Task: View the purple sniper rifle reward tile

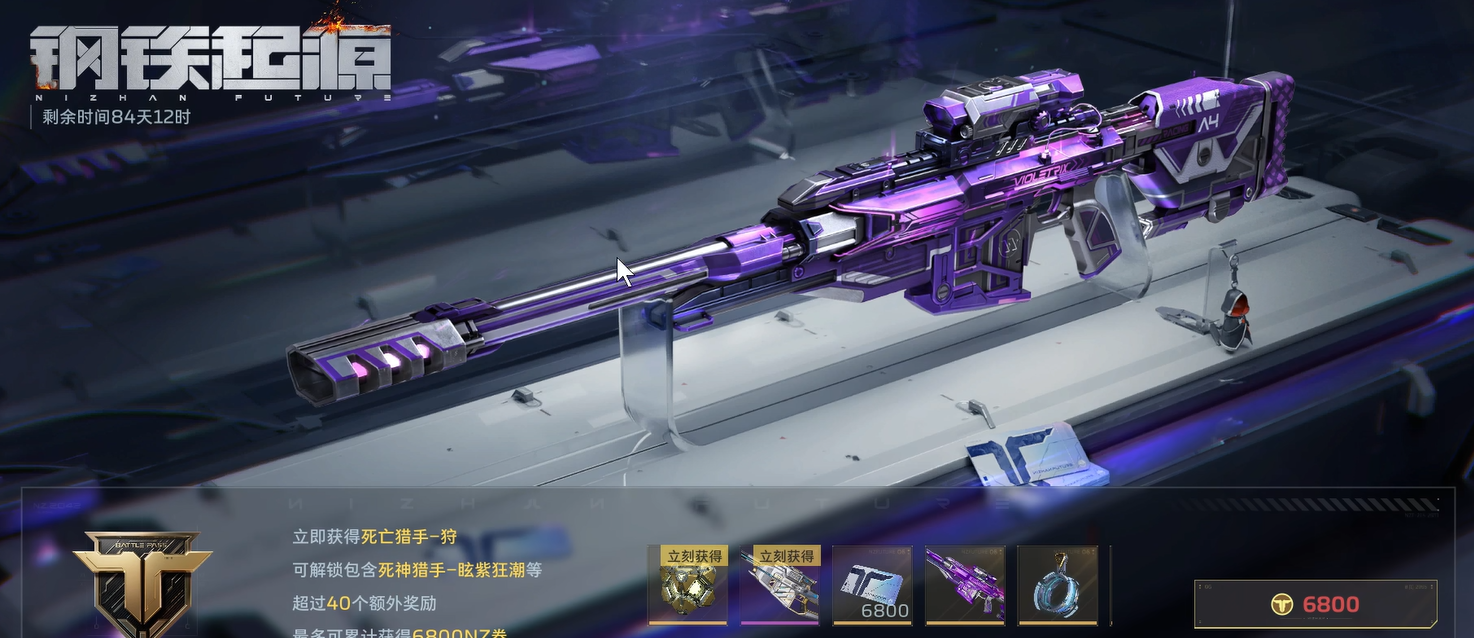Action: pos(965,585)
